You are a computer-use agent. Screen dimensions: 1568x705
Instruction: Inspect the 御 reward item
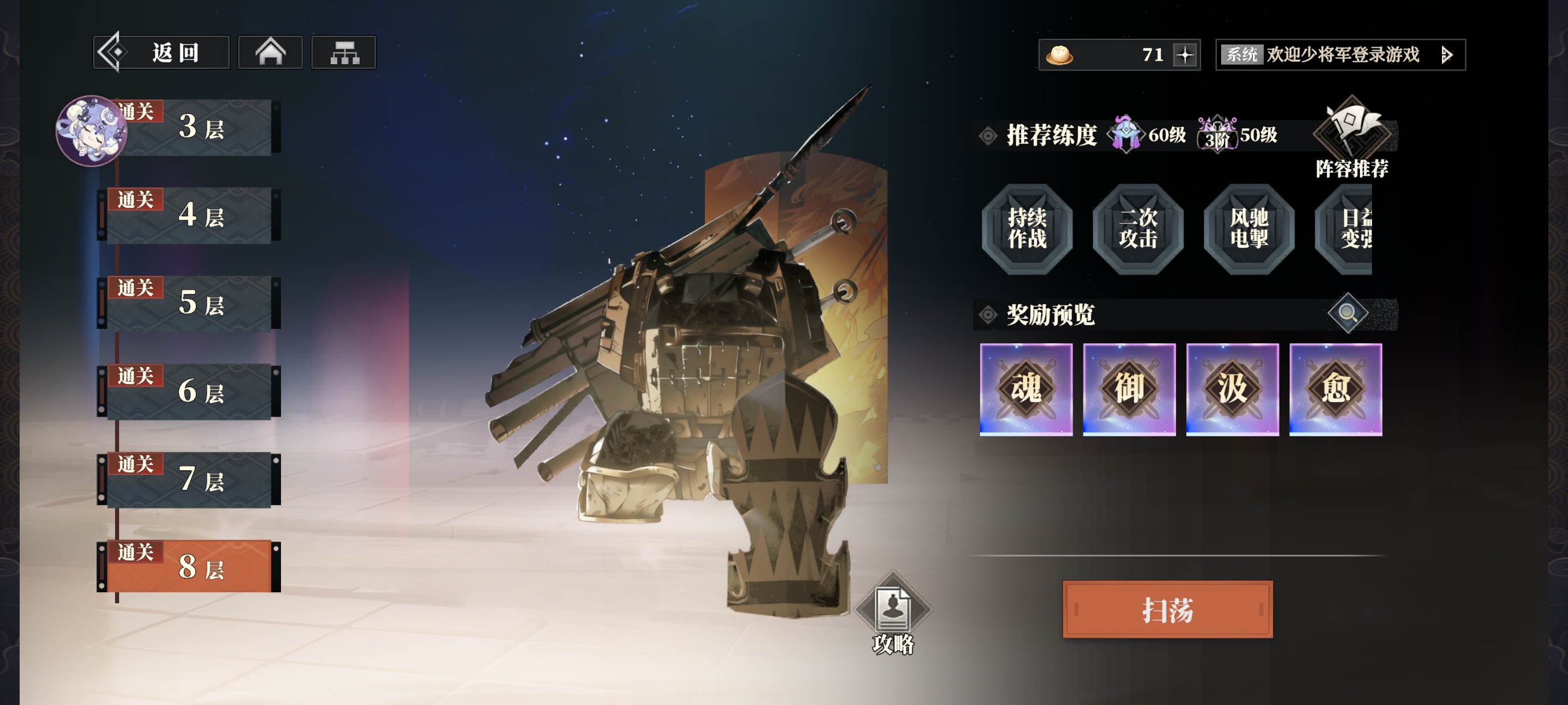point(1129,389)
